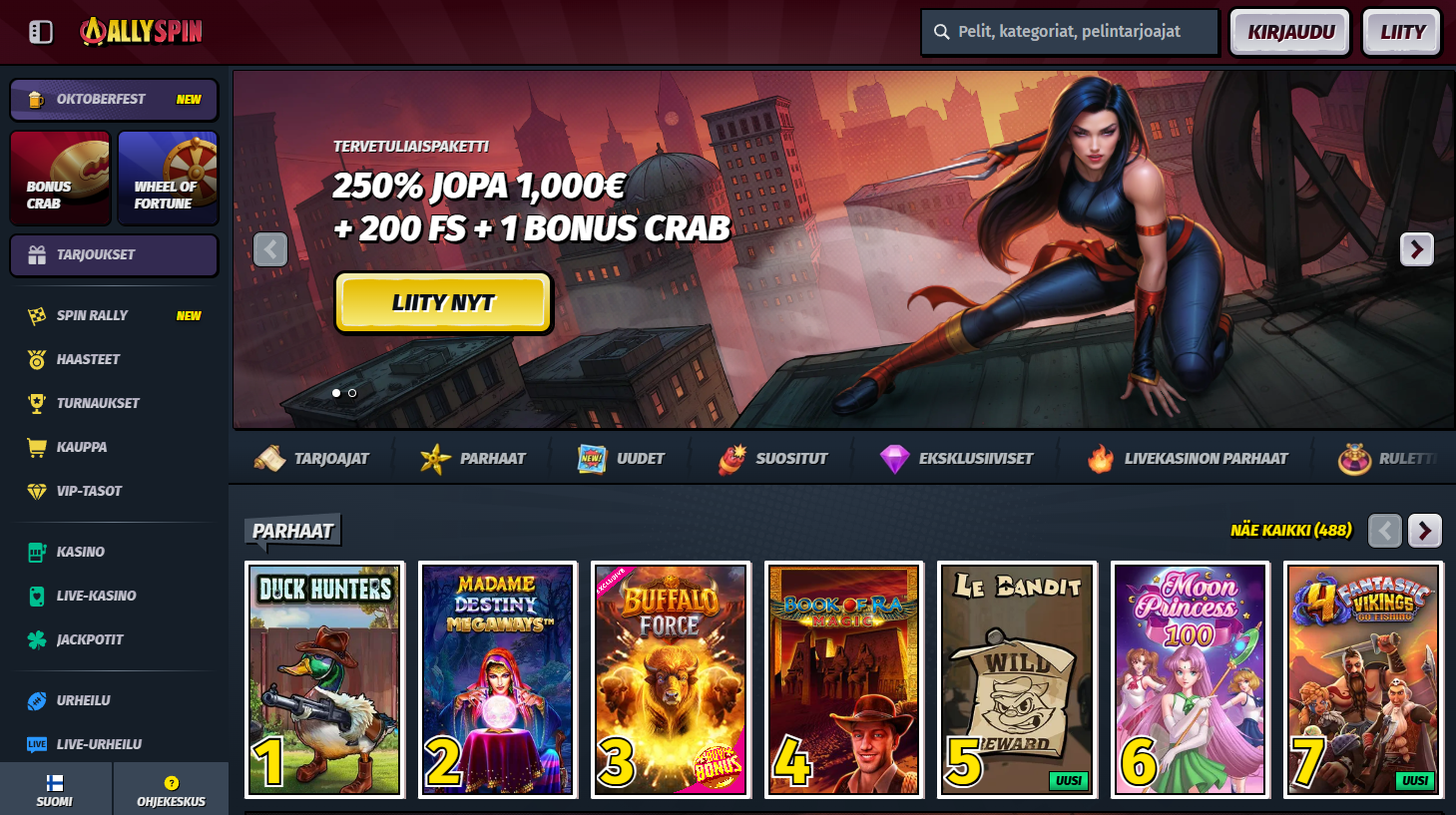Open the Wheel of Fortune tile
1456x815 pixels.
point(168,179)
